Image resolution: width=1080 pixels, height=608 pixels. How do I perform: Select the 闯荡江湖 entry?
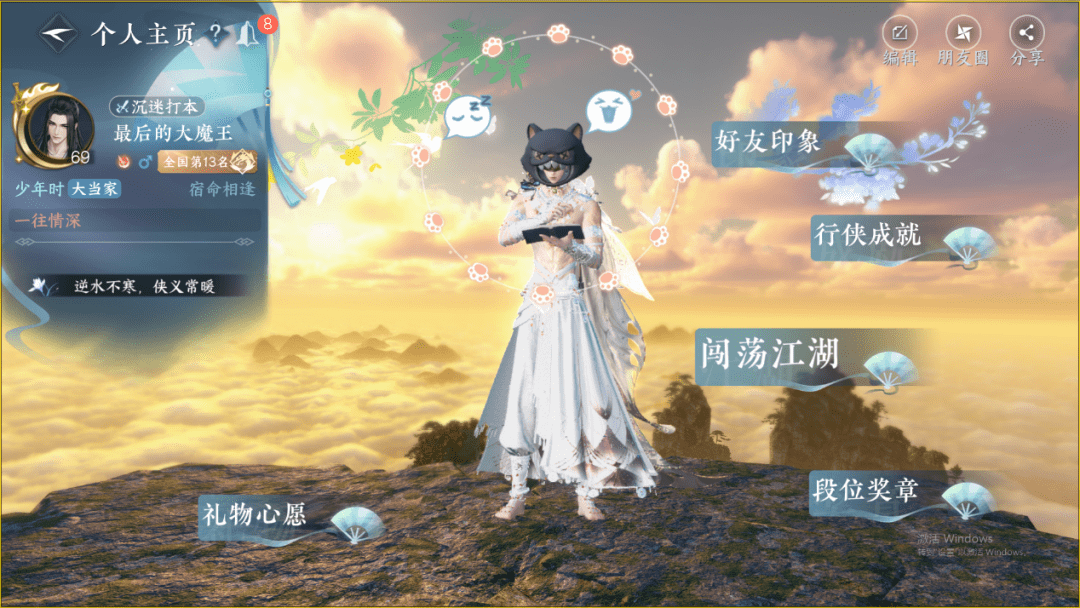tap(768, 354)
